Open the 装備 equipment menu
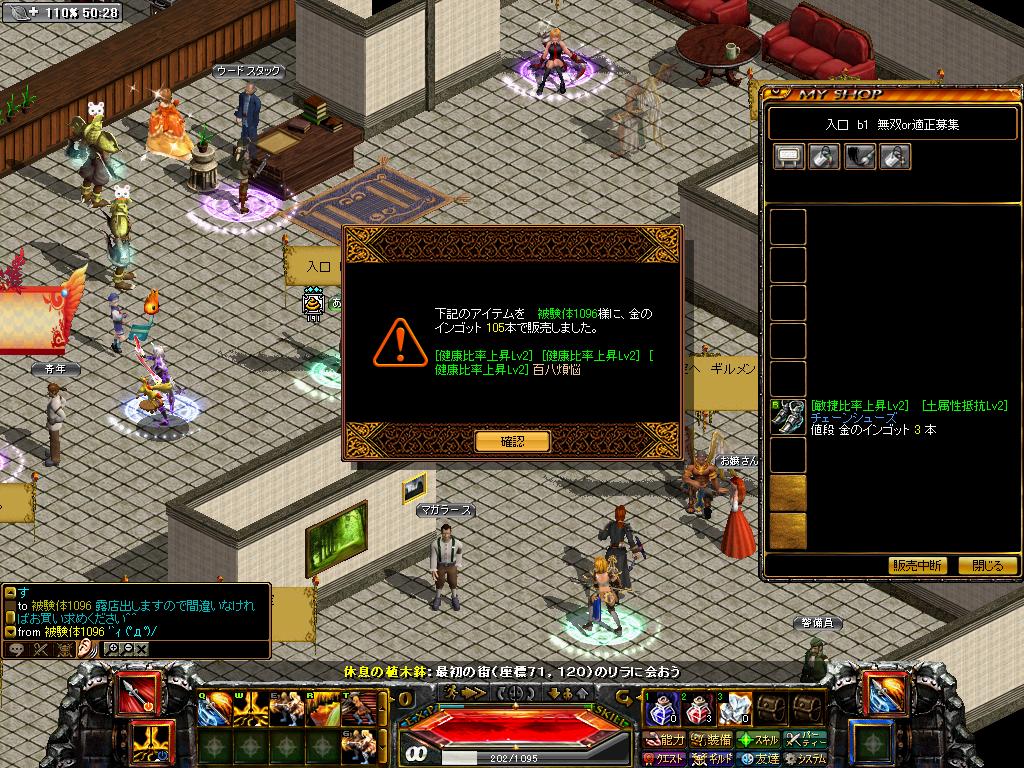This screenshot has width=1024, height=768. point(714,741)
